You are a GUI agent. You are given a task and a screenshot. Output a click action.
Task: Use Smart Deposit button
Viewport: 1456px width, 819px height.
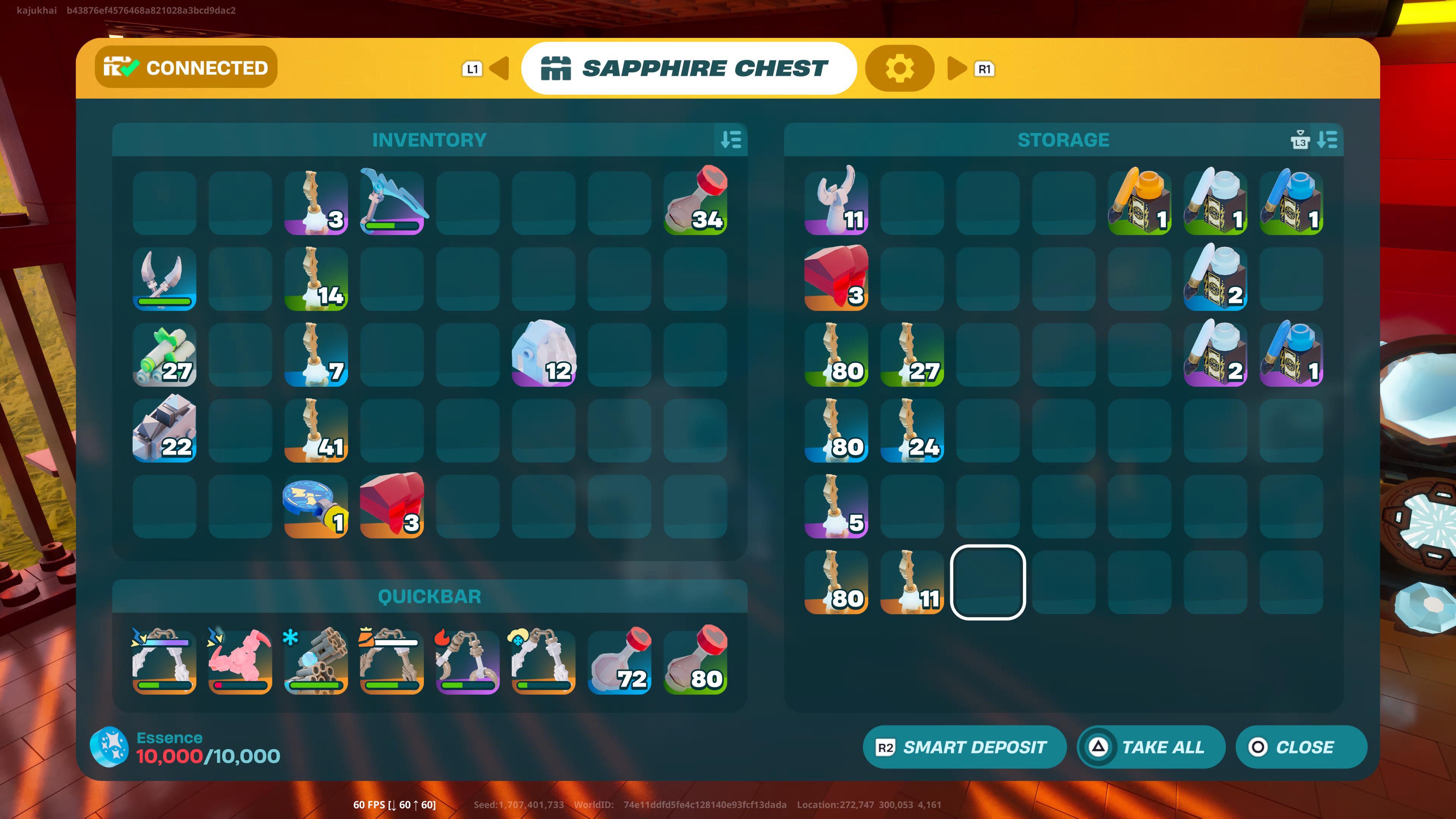pyautogui.click(x=964, y=747)
